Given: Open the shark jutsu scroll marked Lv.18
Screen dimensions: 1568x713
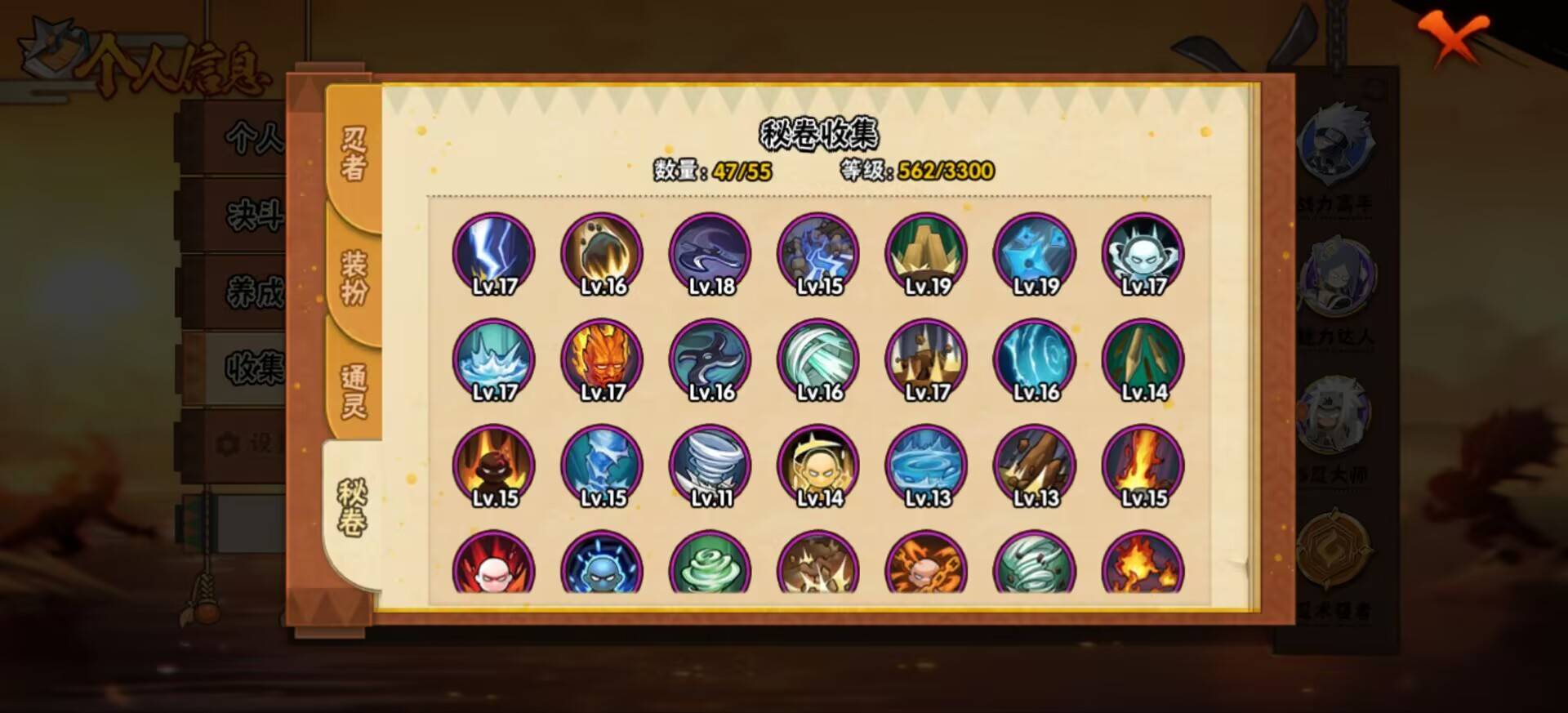Looking at the screenshot, I should 709,253.
